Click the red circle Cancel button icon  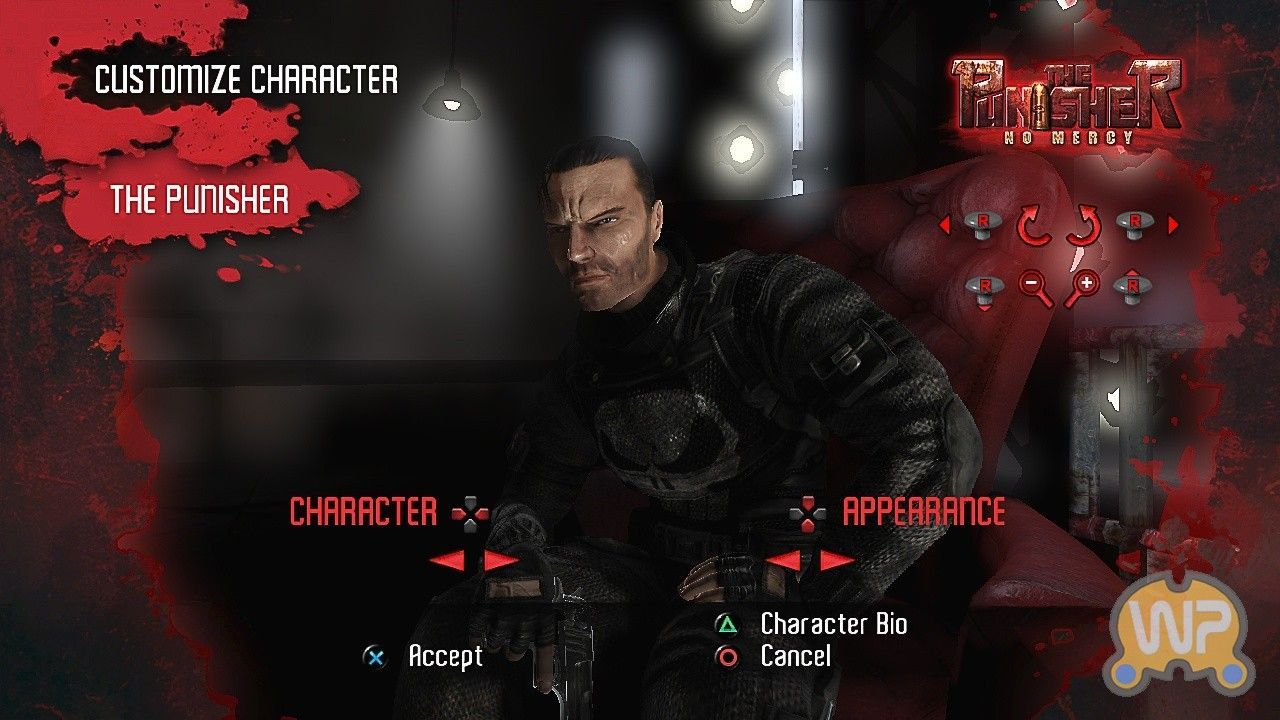click(727, 657)
